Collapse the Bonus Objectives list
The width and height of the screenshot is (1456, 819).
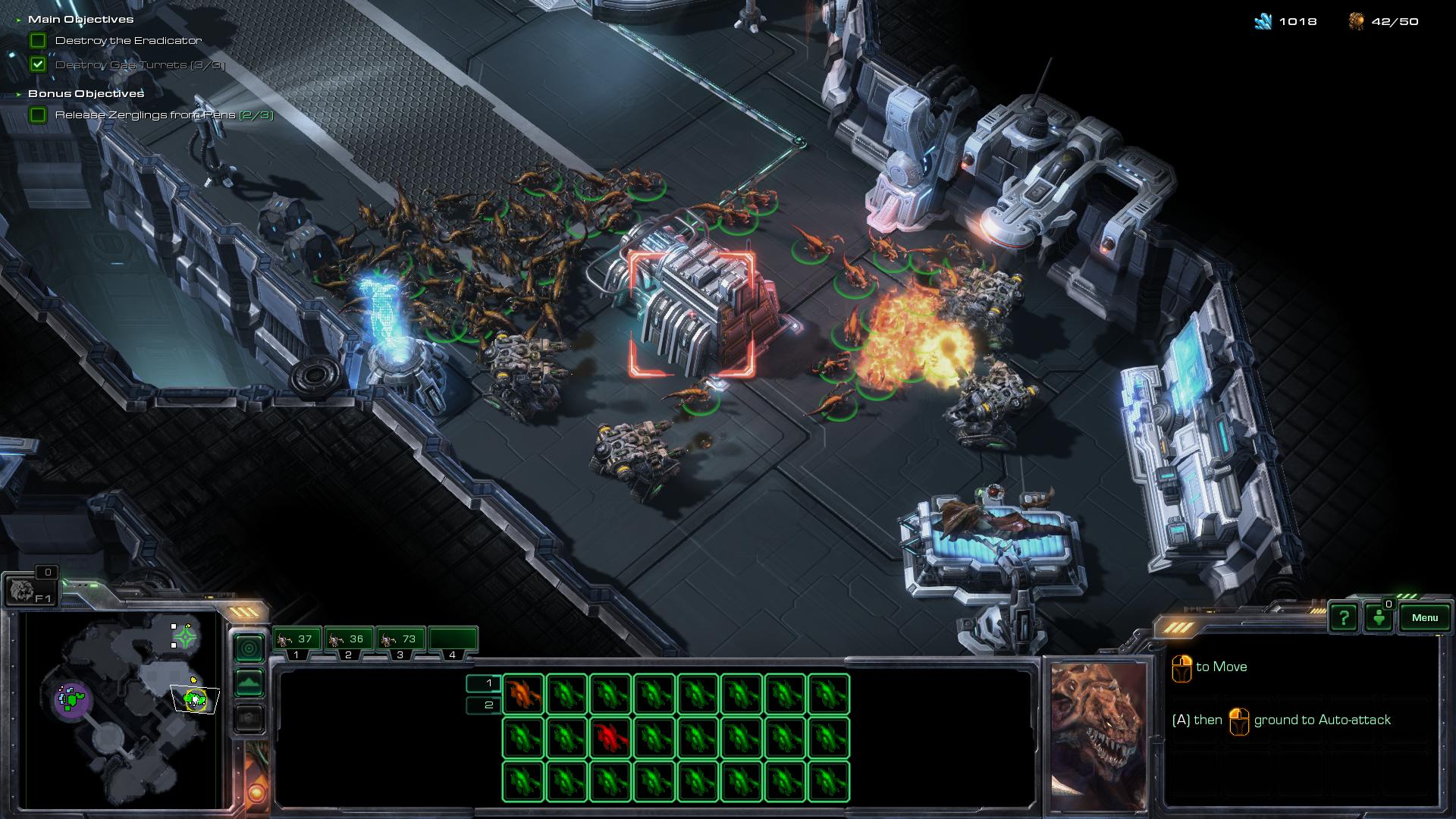pyautogui.click(x=19, y=94)
